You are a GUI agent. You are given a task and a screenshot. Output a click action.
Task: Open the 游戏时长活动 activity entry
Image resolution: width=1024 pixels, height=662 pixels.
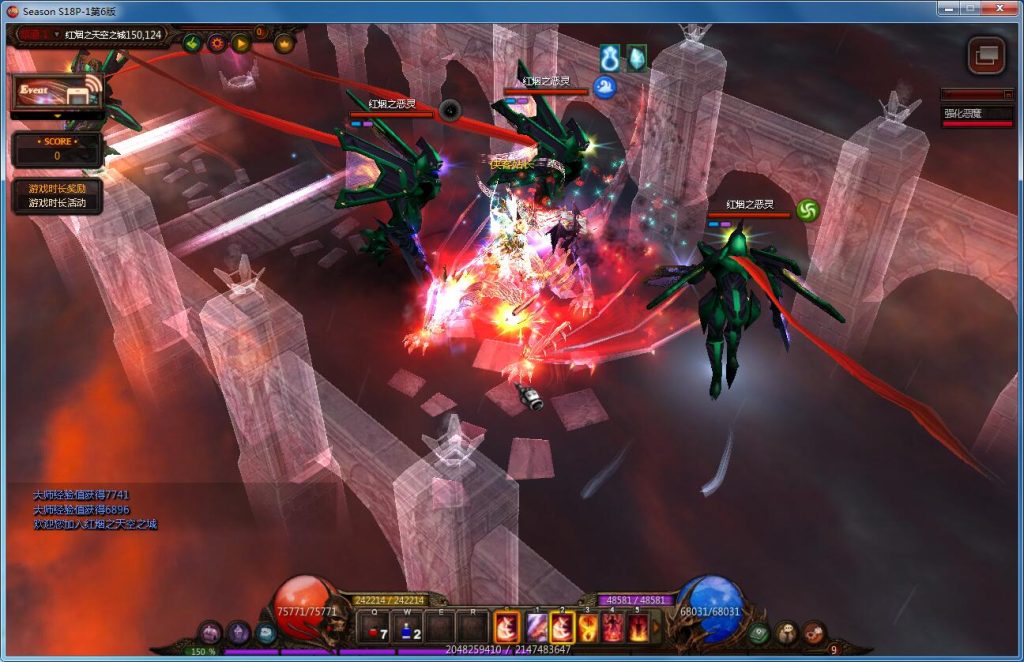coord(57,203)
